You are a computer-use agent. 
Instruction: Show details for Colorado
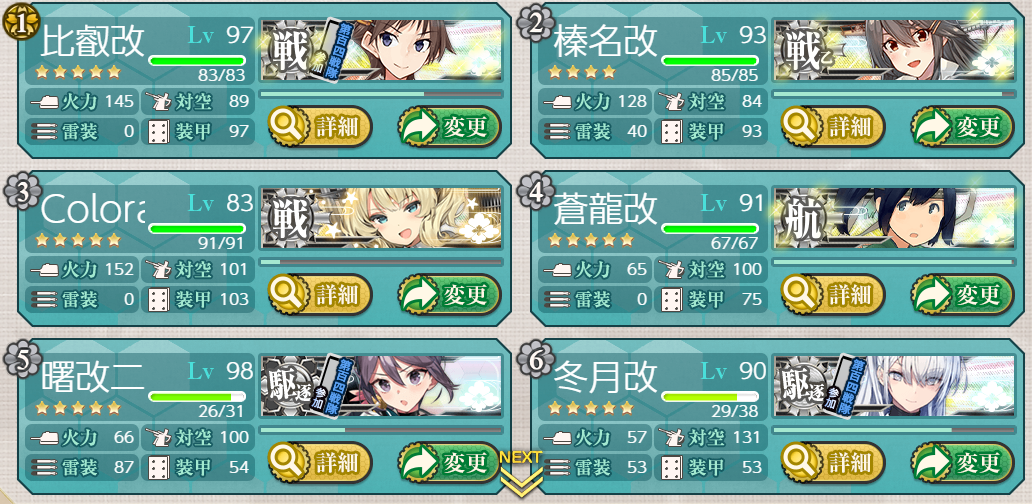point(320,295)
